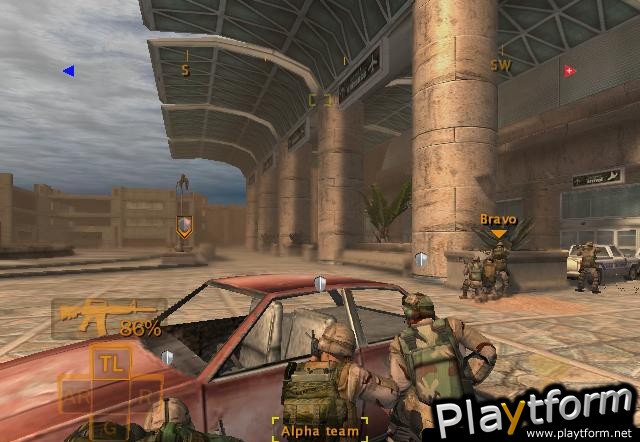
Task: Click the blue compass arrow marker
Action: click(68, 71)
